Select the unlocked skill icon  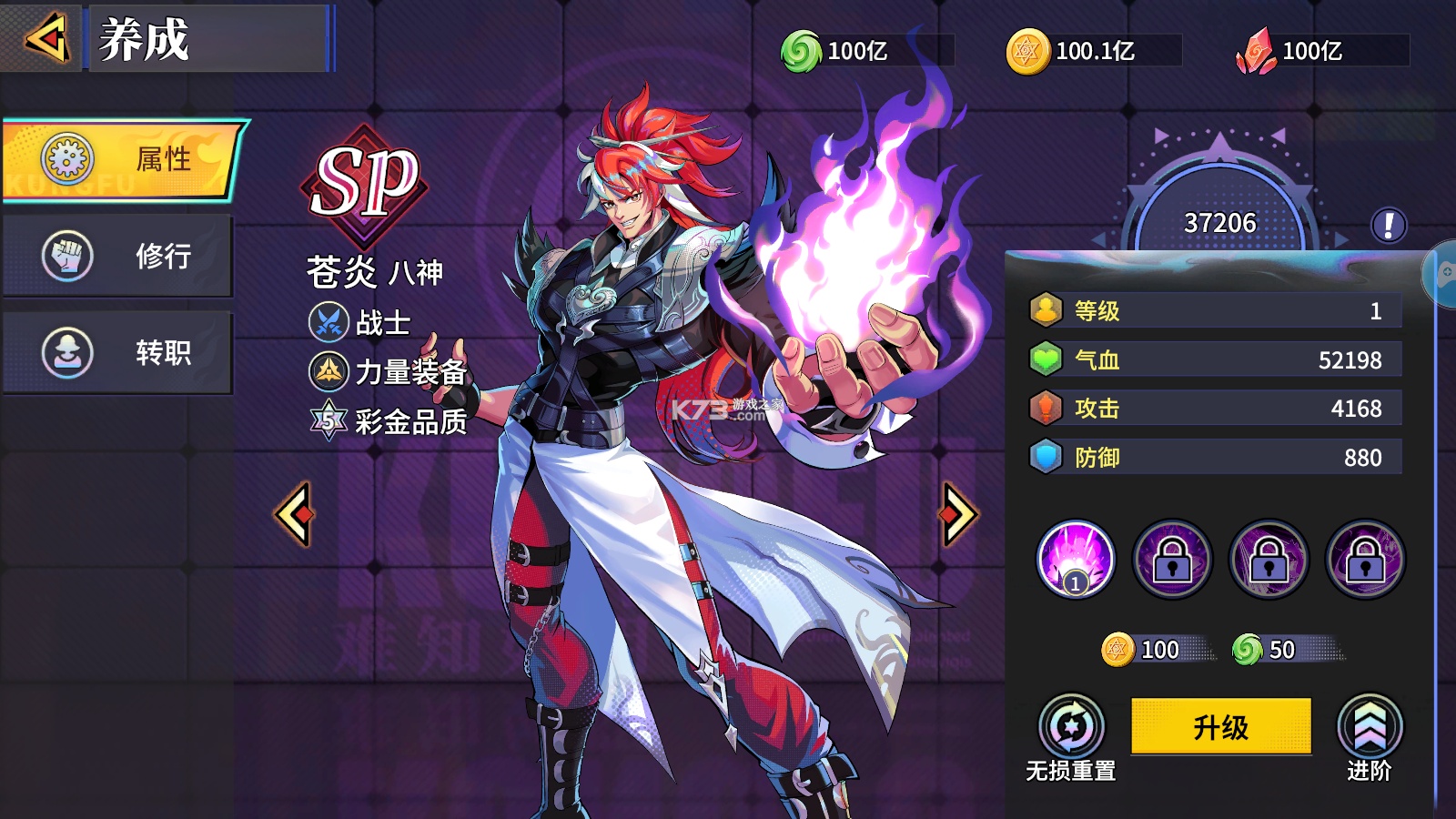pos(1076,559)
